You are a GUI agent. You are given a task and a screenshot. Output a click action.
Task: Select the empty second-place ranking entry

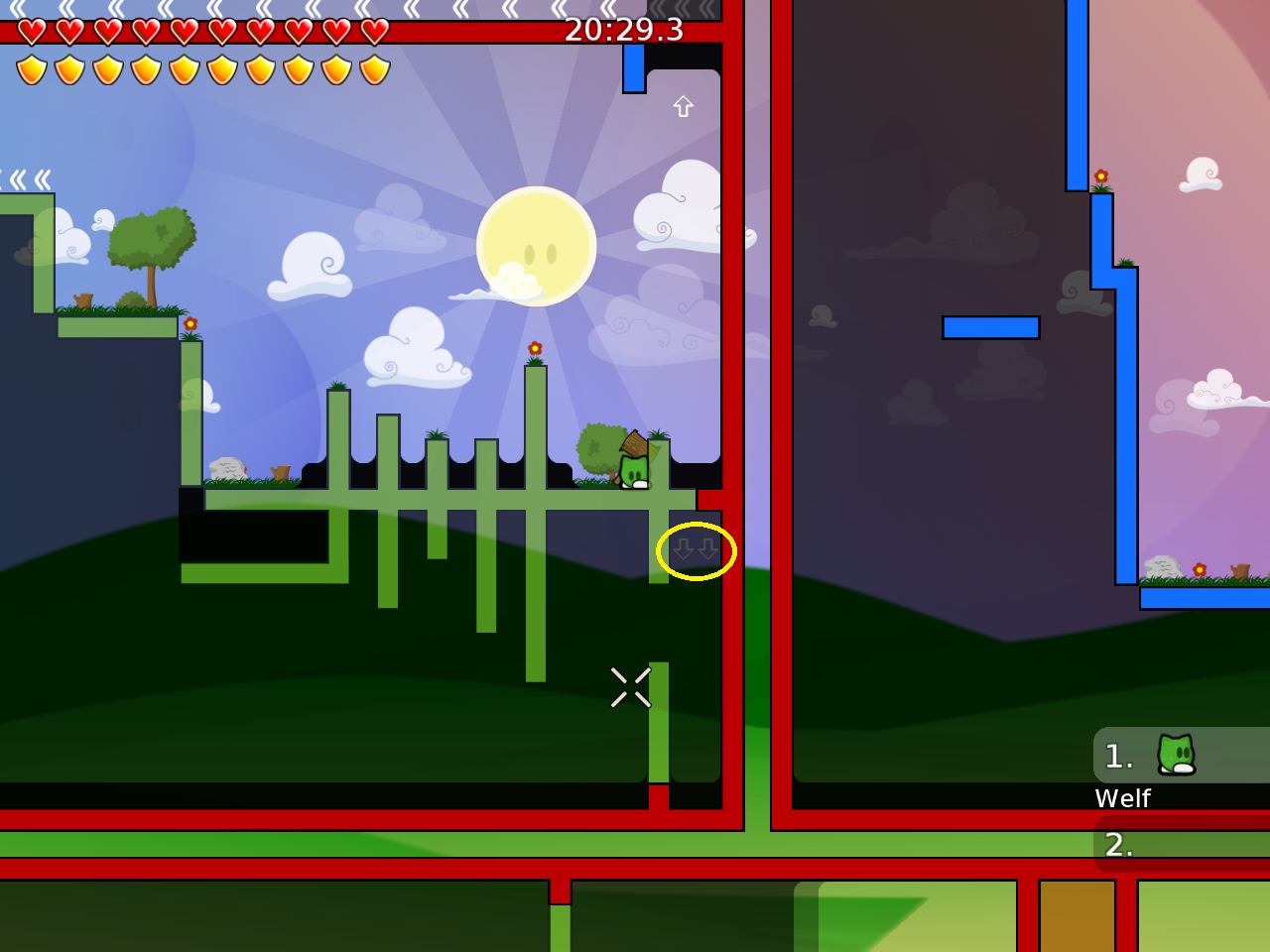(x=1181, y=844)
